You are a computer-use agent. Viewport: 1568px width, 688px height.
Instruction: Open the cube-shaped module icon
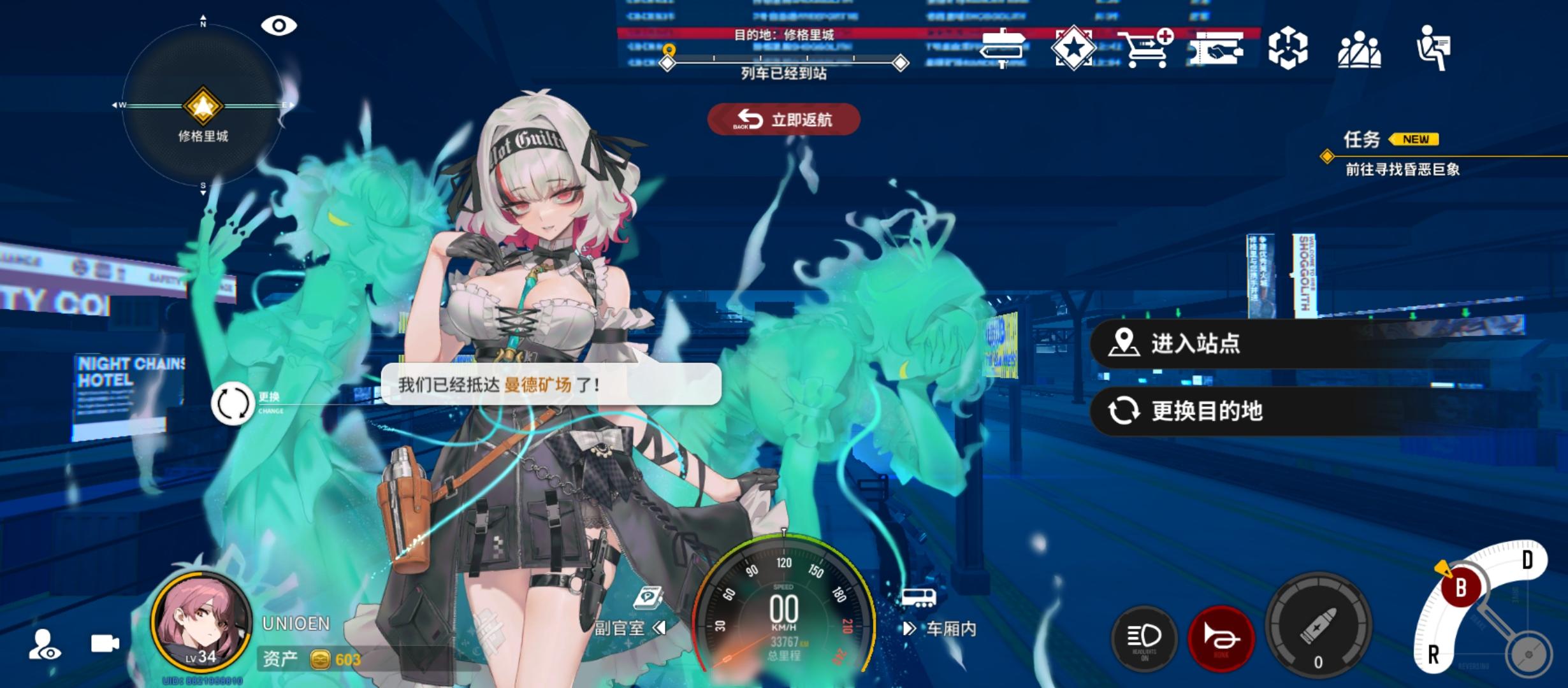1289,48
